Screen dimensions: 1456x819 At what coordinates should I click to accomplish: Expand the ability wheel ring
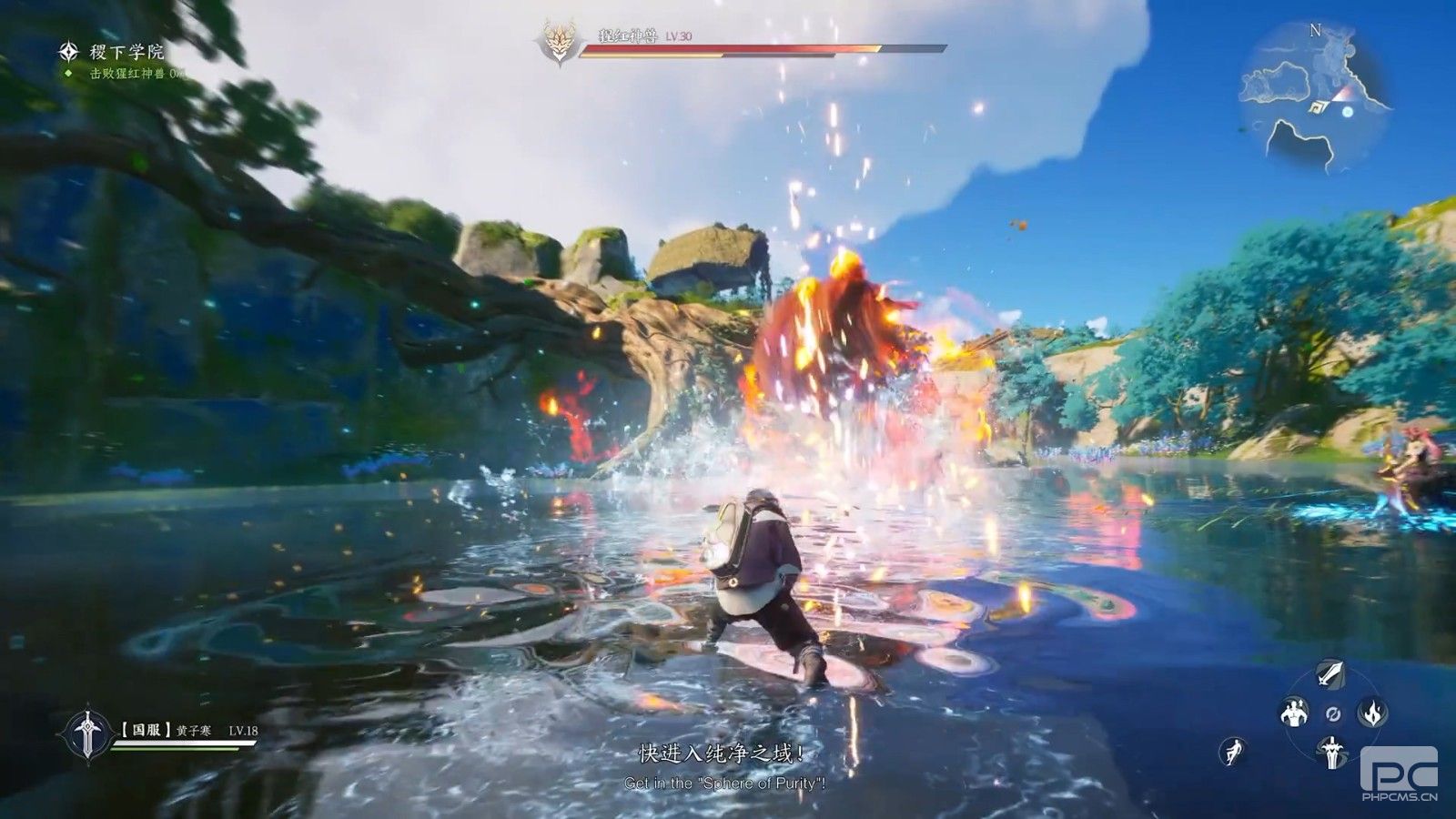[x=1332, y=715]
